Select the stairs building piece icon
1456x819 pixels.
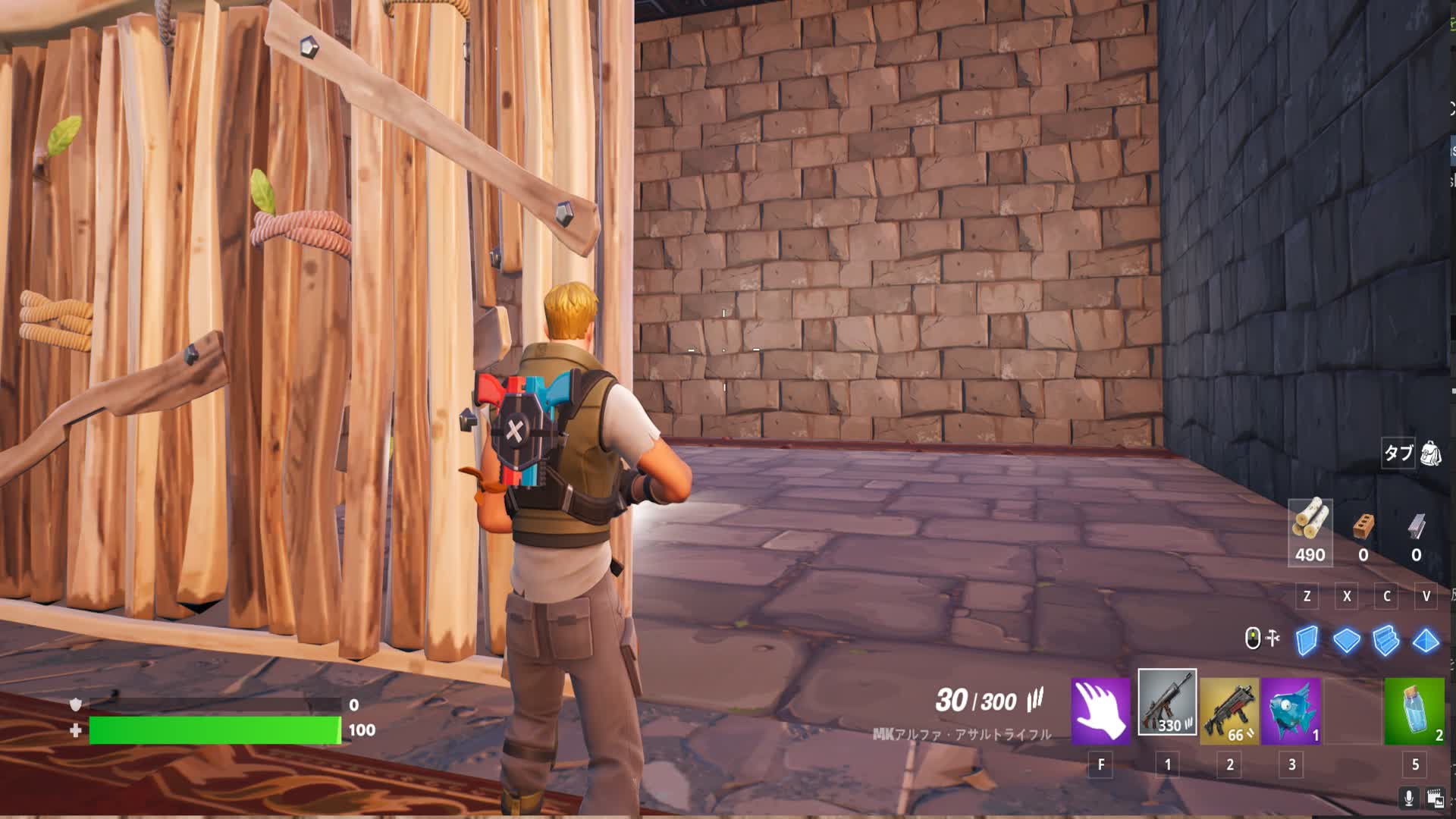click(1385, 640)
